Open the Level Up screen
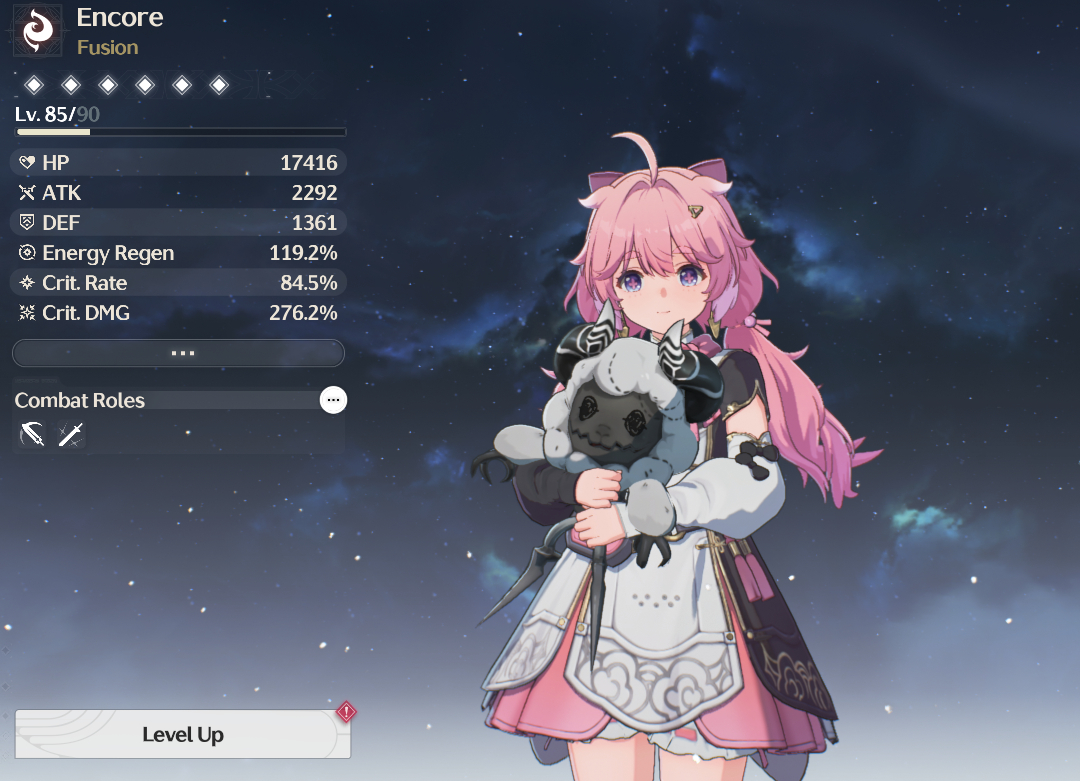The width and height of the screenshot is (1080, 781). tap(182, 735)
